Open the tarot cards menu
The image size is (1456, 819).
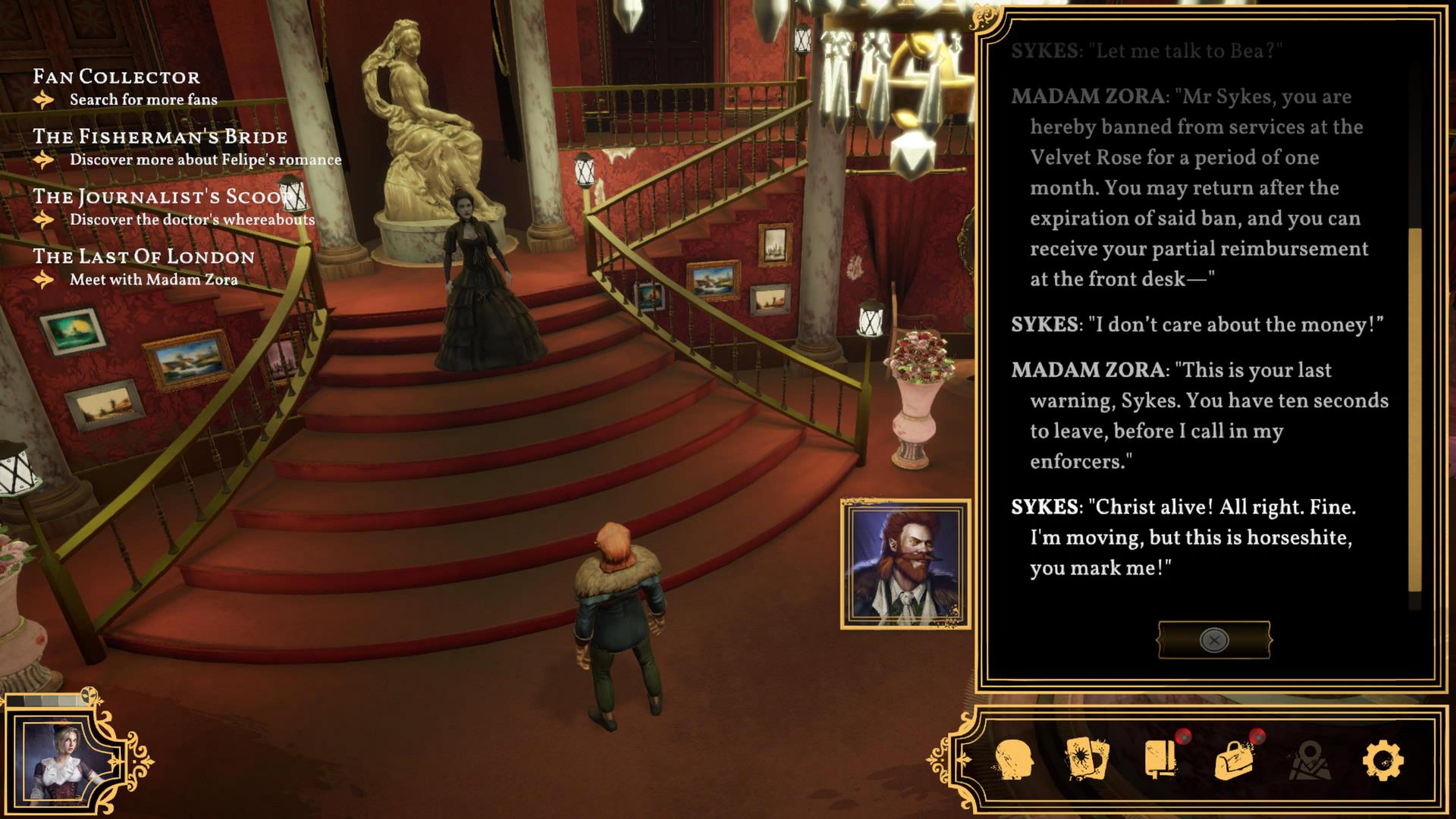(x=1087, y=759)
